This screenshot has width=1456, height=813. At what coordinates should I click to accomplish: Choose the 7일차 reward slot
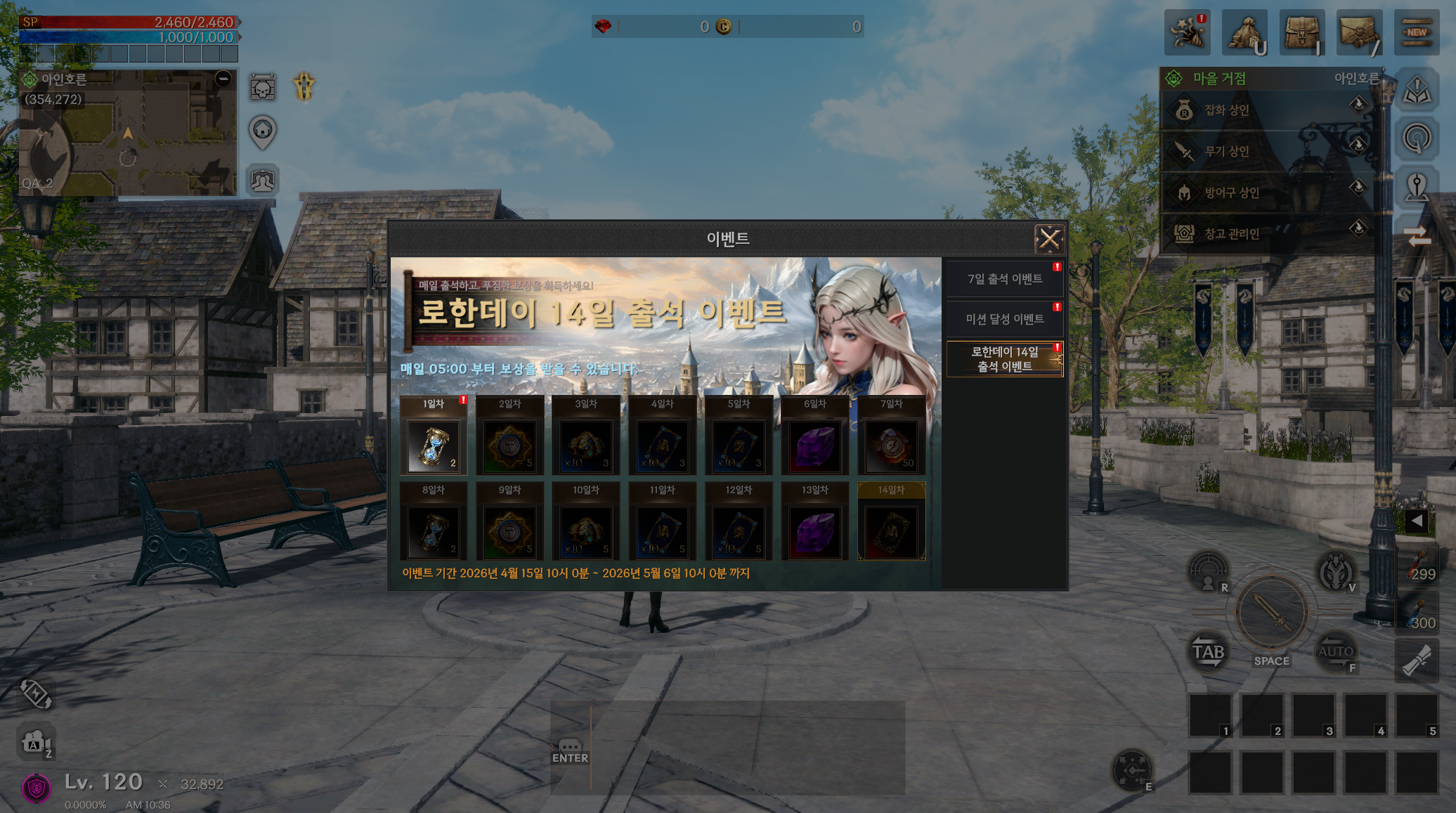(891, 445)
